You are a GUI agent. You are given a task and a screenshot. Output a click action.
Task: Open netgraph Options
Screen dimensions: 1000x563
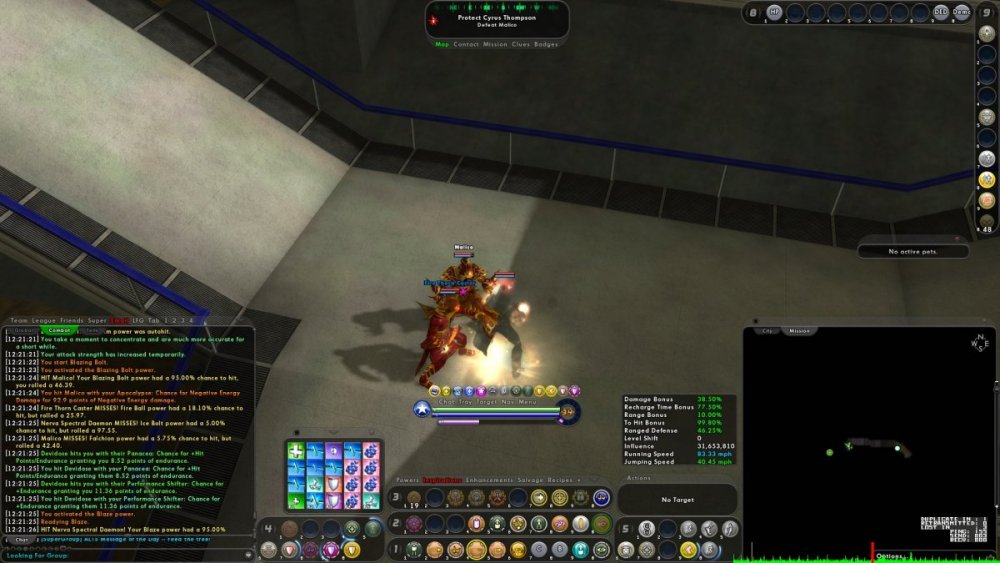[x=889, y=557]
